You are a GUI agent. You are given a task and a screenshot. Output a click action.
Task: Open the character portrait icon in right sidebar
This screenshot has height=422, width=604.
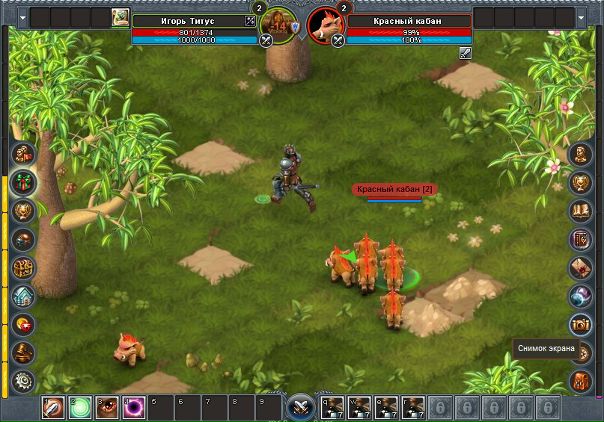[581, 154]
